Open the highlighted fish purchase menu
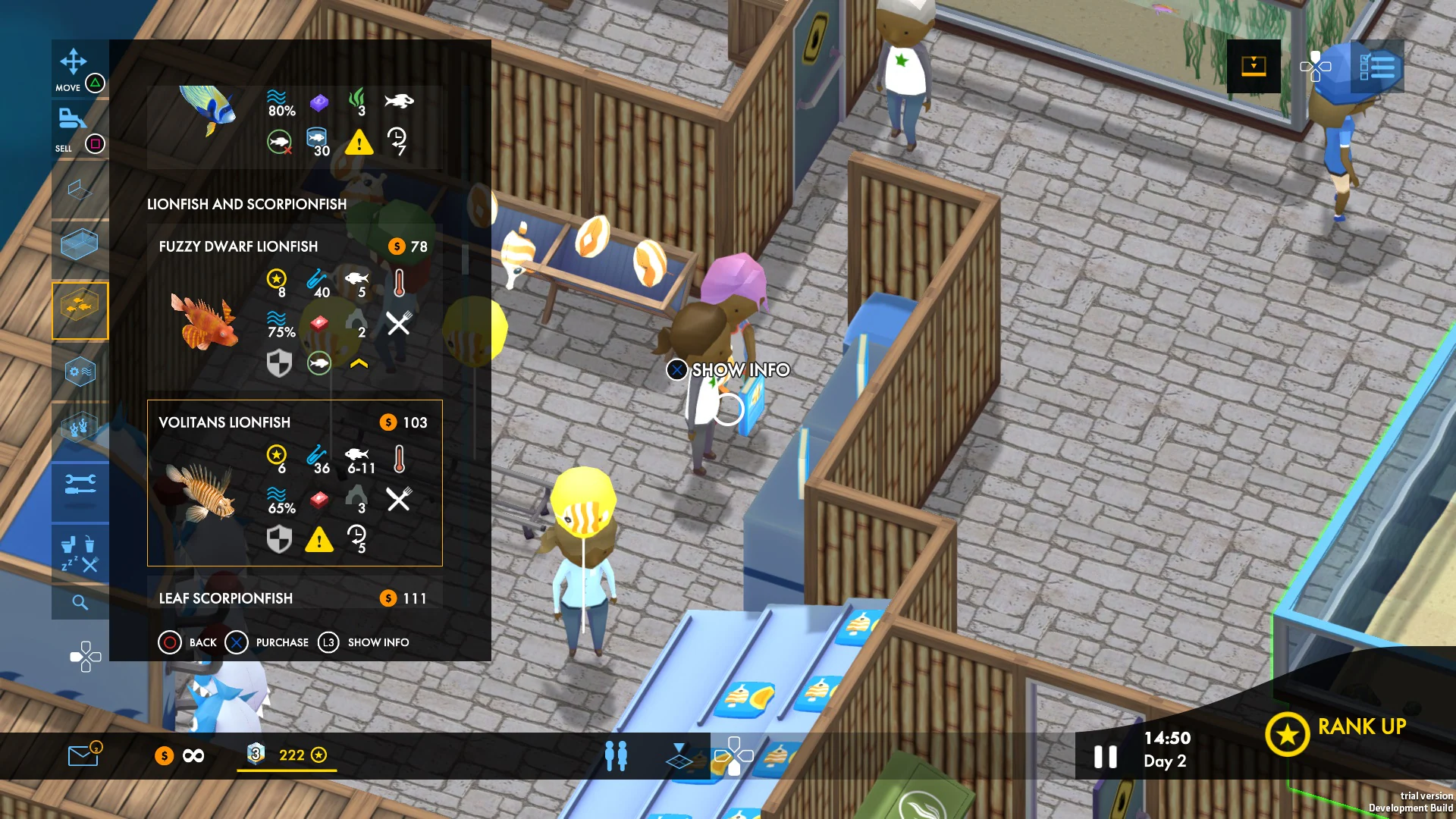Image resolution: width=1456 pixels, height=819 pixels. coord(80,309)
